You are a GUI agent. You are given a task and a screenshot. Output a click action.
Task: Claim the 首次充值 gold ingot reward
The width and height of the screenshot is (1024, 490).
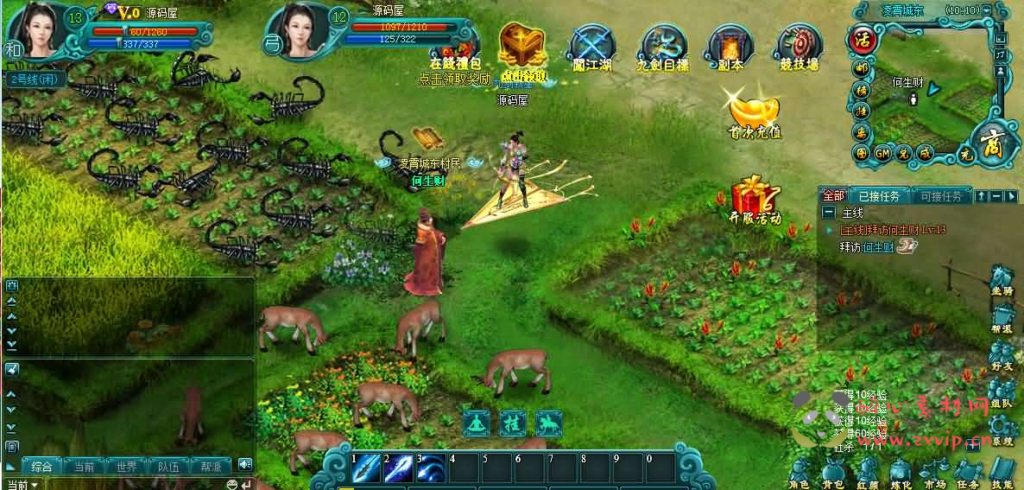tap(754, 113)
